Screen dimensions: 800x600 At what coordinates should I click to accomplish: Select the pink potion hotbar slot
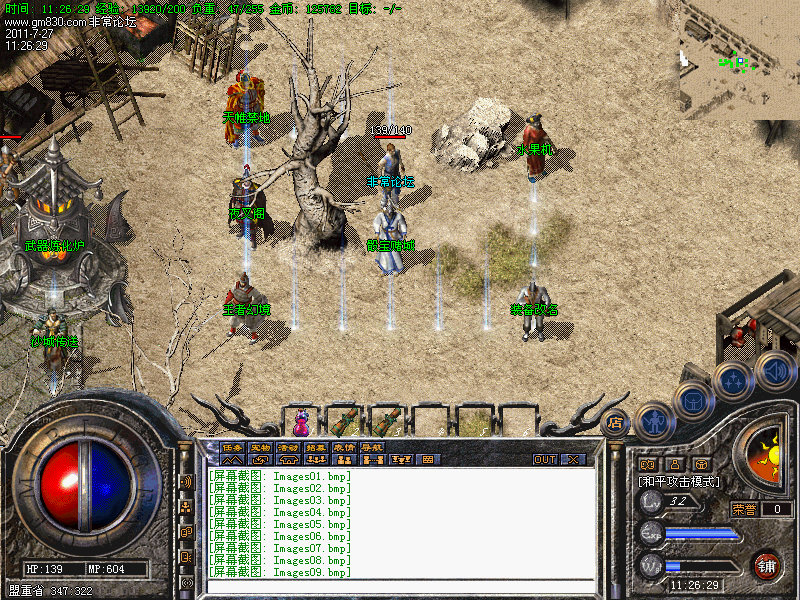pyautogui.click(x=300, y=420)
